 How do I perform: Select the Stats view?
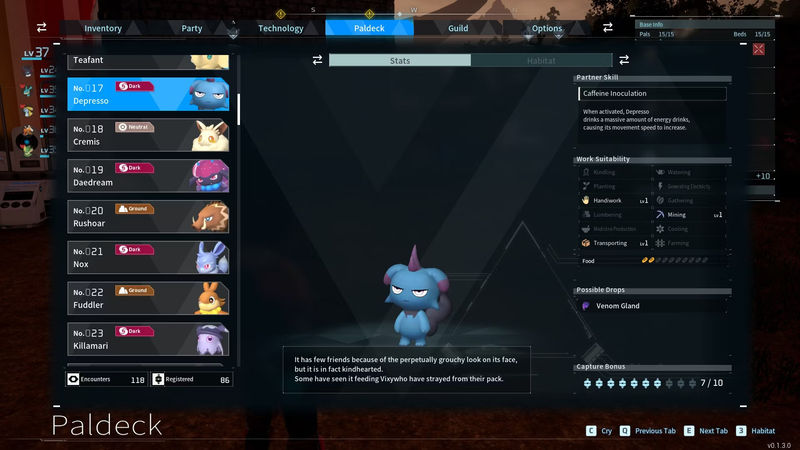coord(400,61)
